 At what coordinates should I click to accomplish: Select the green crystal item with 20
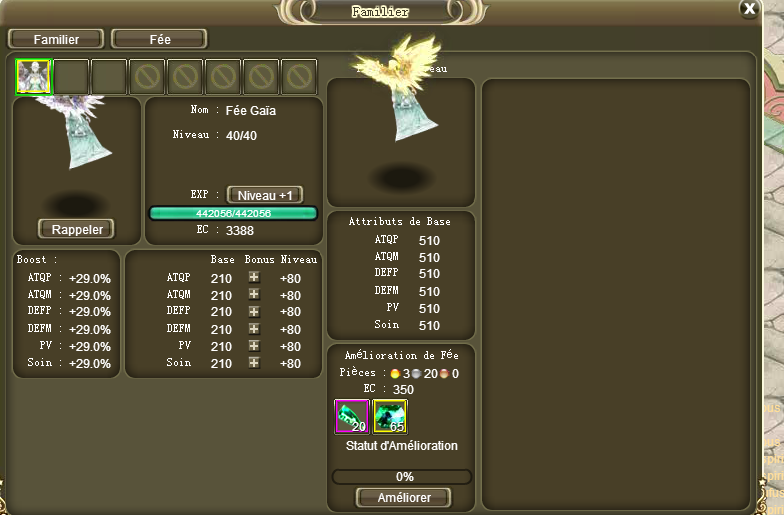[x=351, y=416]
